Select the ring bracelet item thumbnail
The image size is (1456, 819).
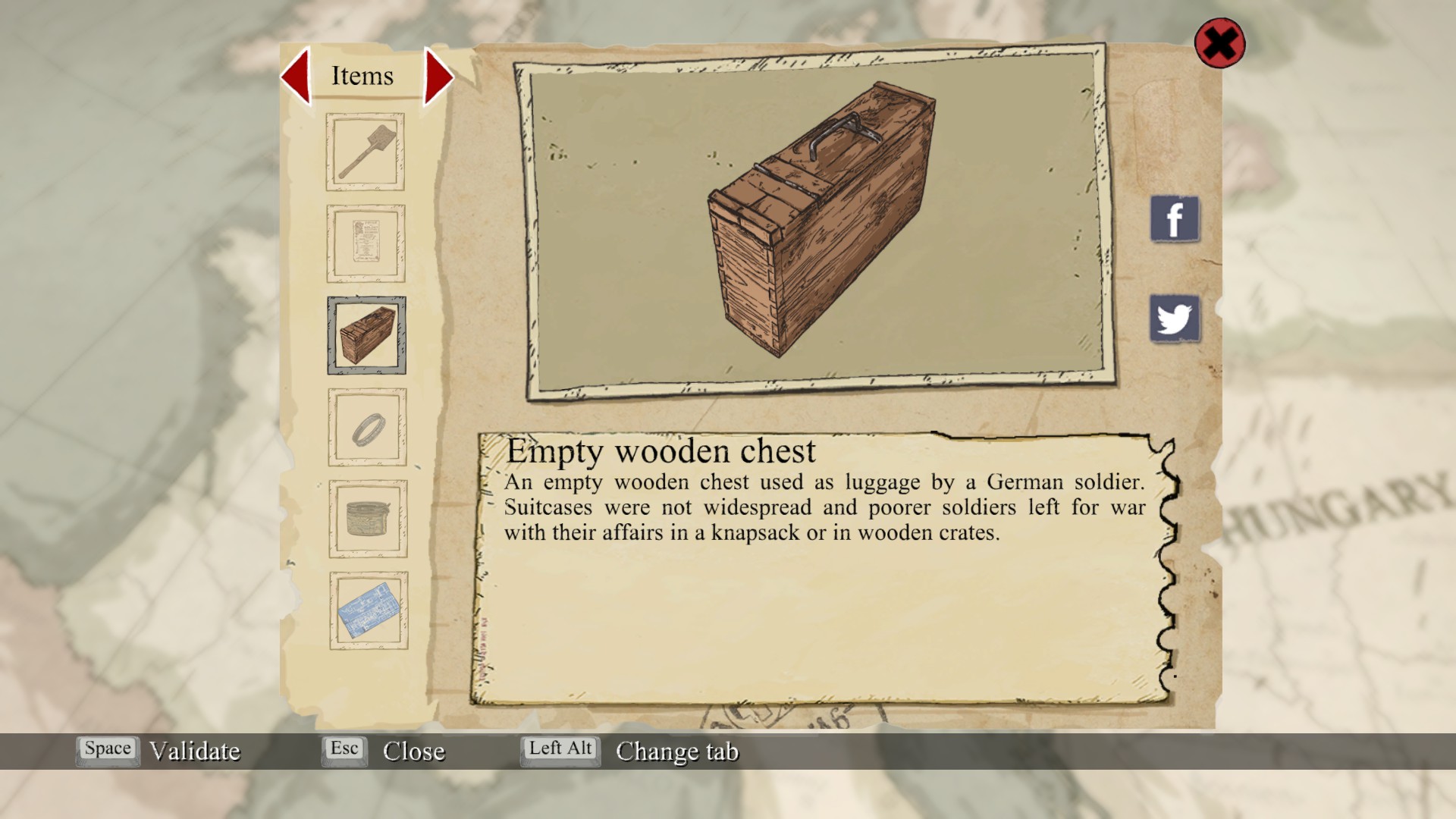(368, 428)
